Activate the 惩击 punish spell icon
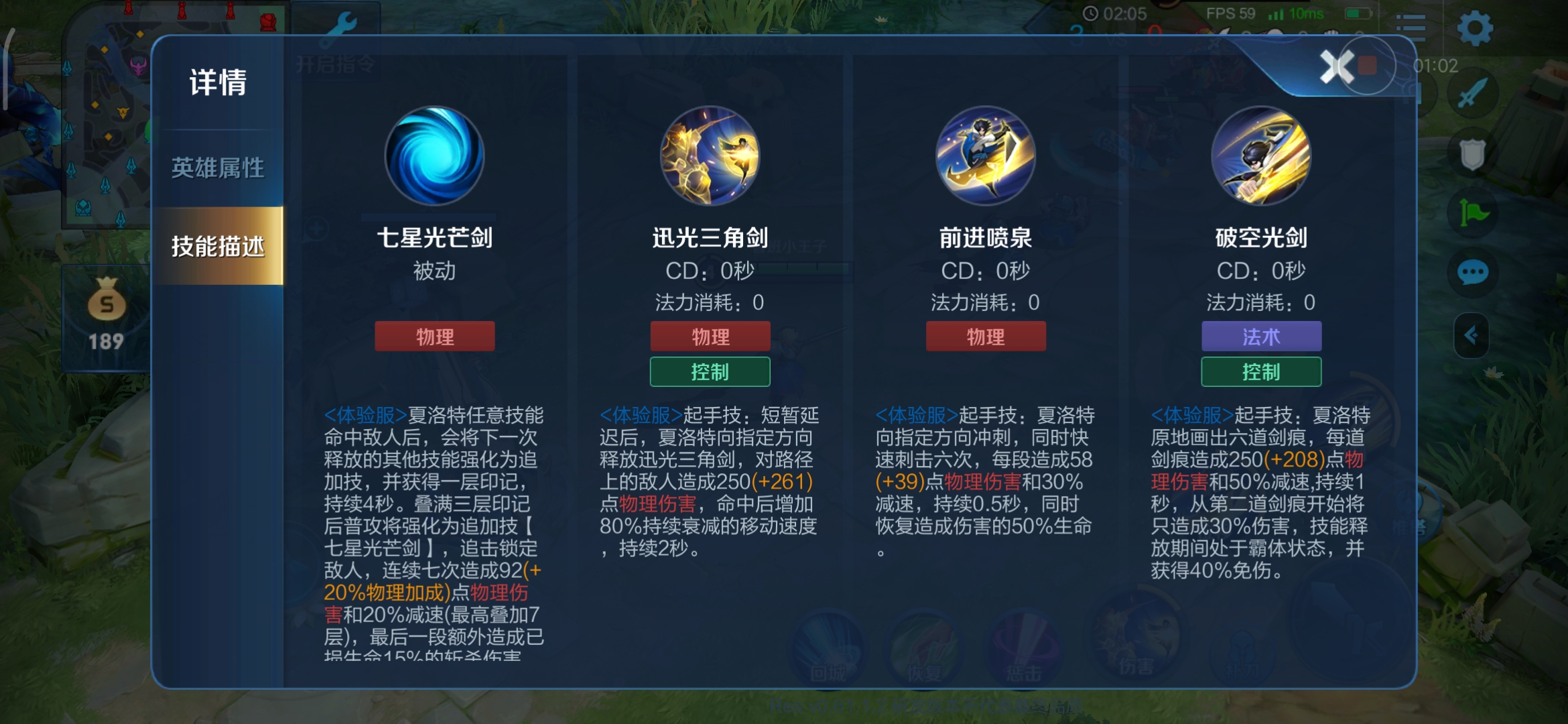 [x=1023, y=649]
